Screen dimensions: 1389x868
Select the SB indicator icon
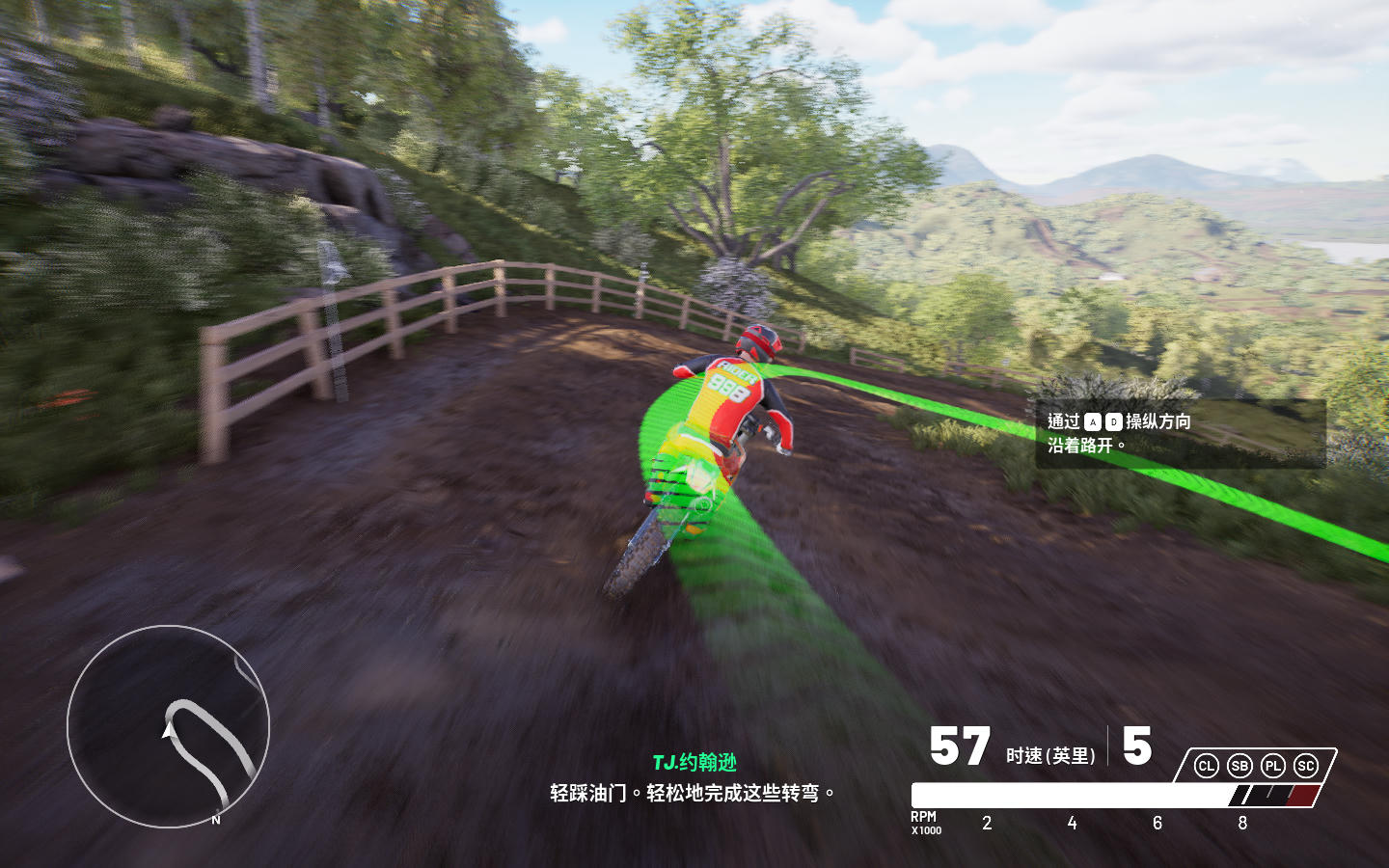[x=1239, y=766]
